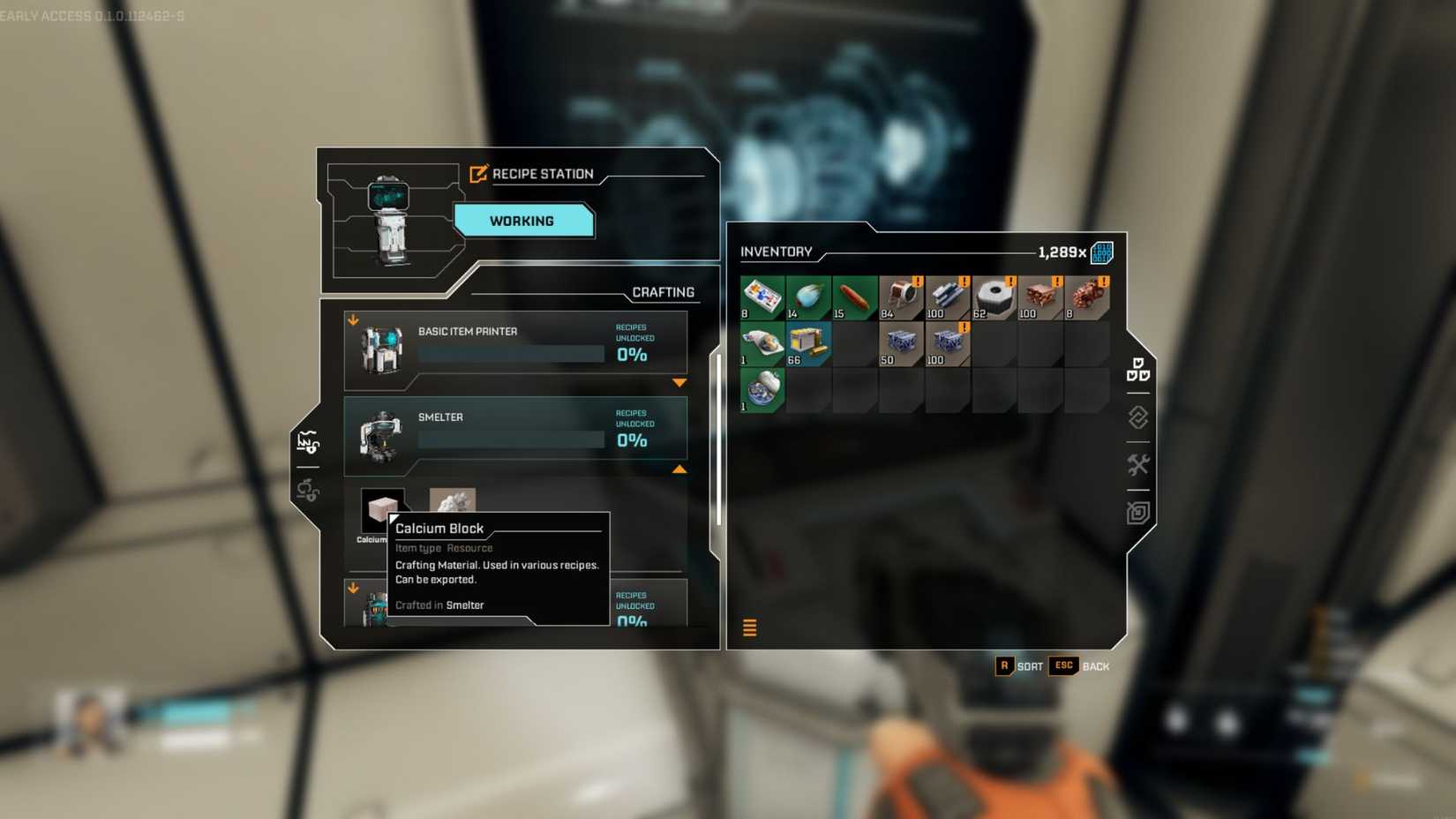Select the copper coil stack of 84
Image resolution: width=1456 pixels, height=819 pixels.
click(901, 297)
